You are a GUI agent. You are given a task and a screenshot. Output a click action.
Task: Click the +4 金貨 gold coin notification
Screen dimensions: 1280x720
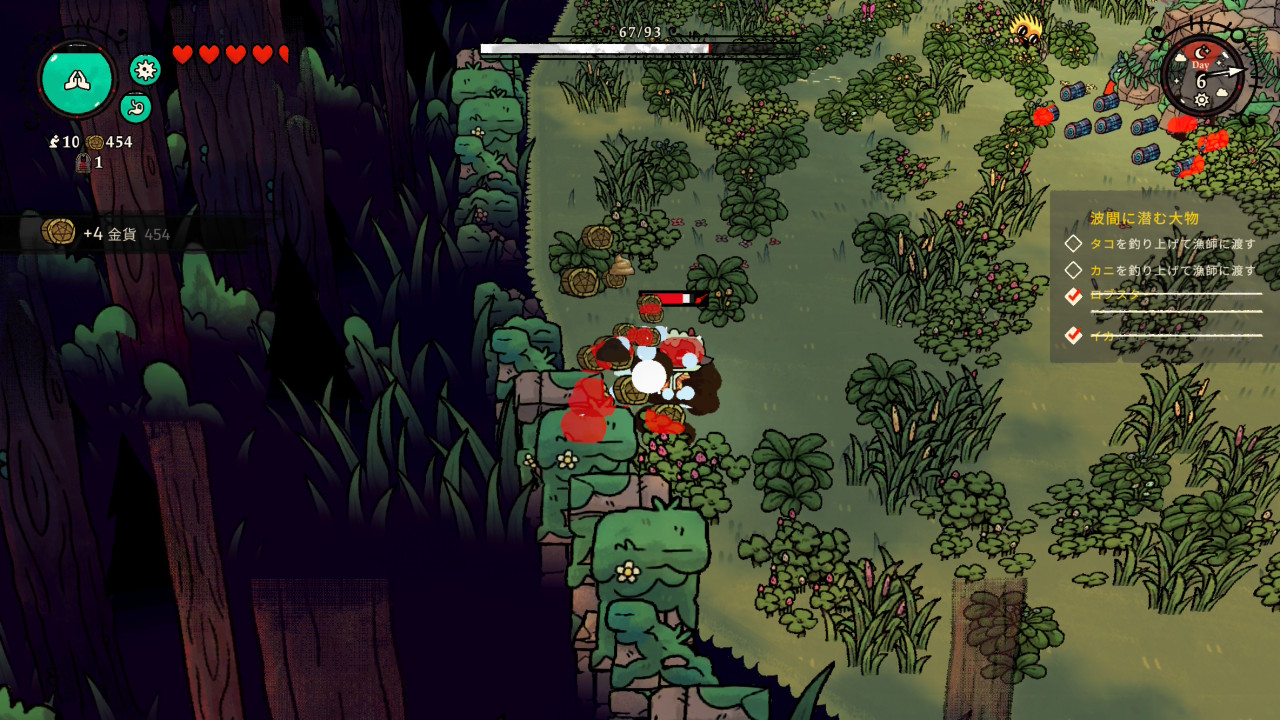point(108,233)
